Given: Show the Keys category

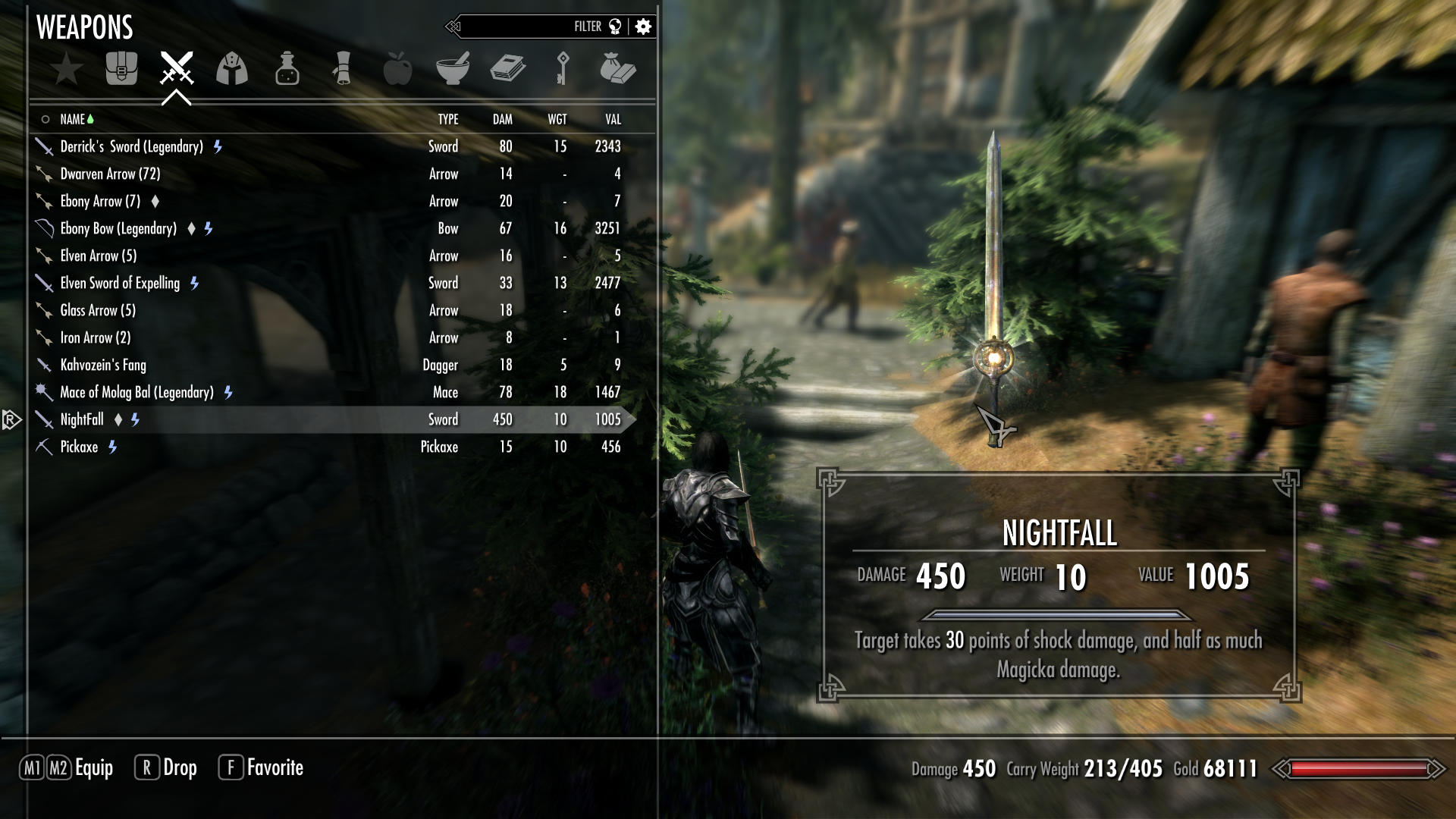Looking at the screenshot, I should pyautogui.click(x=563, y=69).
